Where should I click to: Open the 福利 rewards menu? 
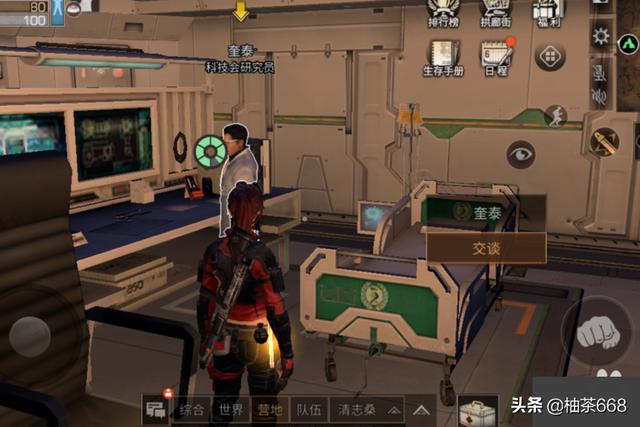tap(547, 12)
